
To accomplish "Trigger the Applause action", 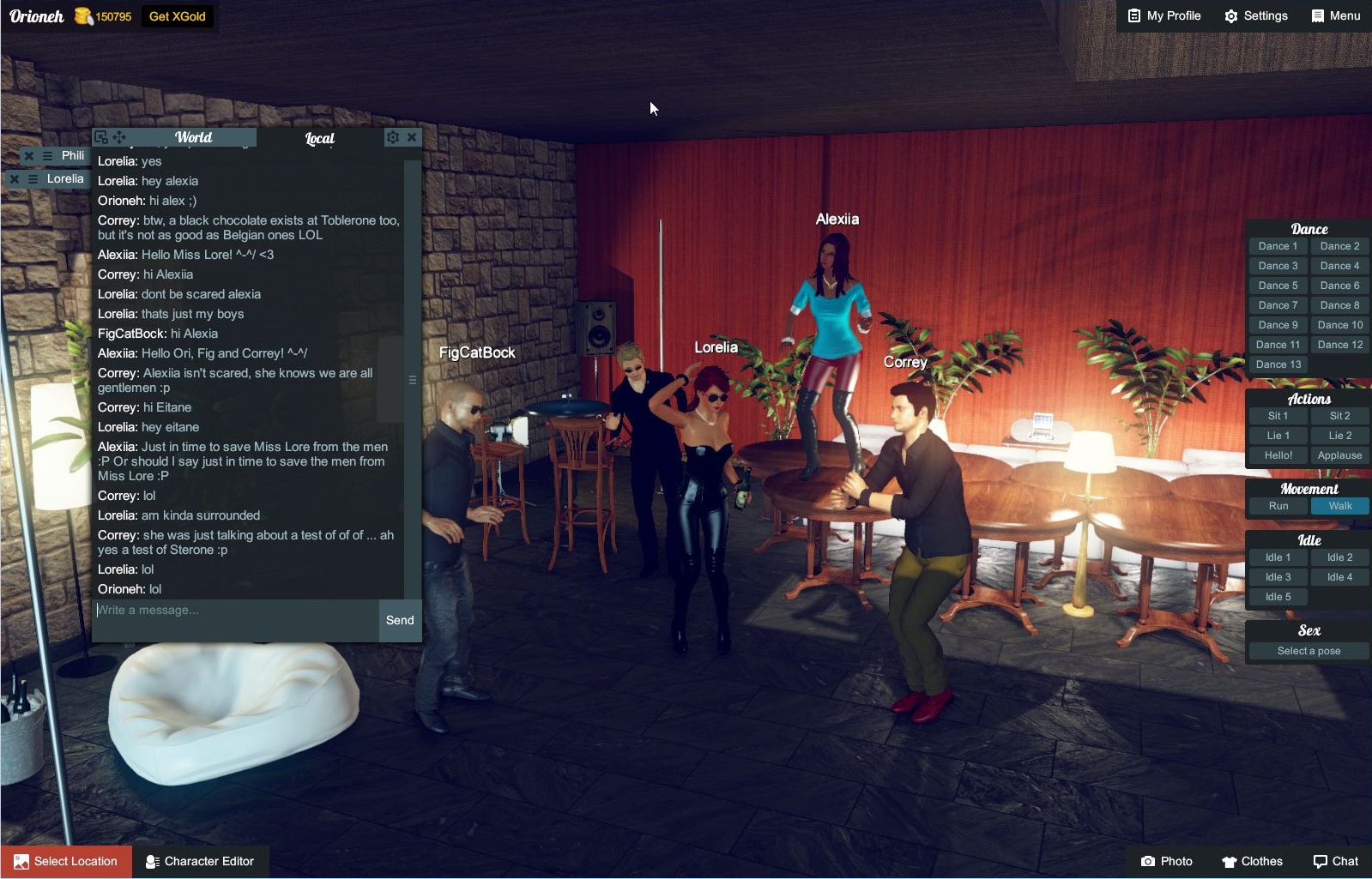I will [x=1339, y=455].
